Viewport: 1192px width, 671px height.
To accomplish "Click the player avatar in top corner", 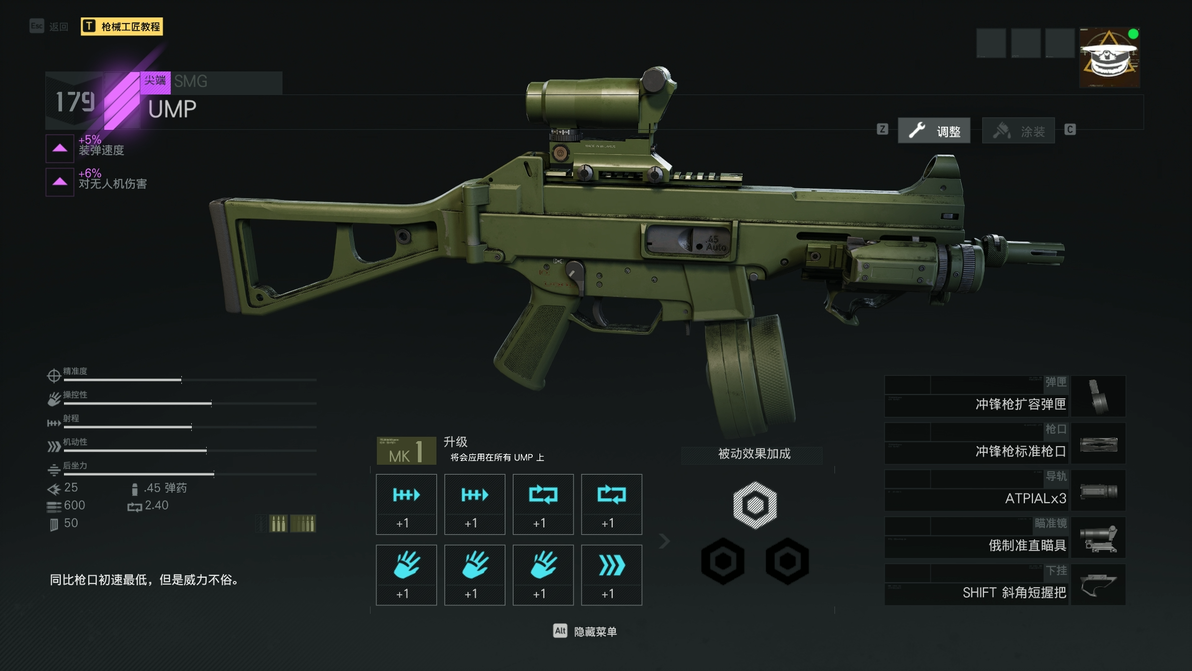I will click(1109, 58).
